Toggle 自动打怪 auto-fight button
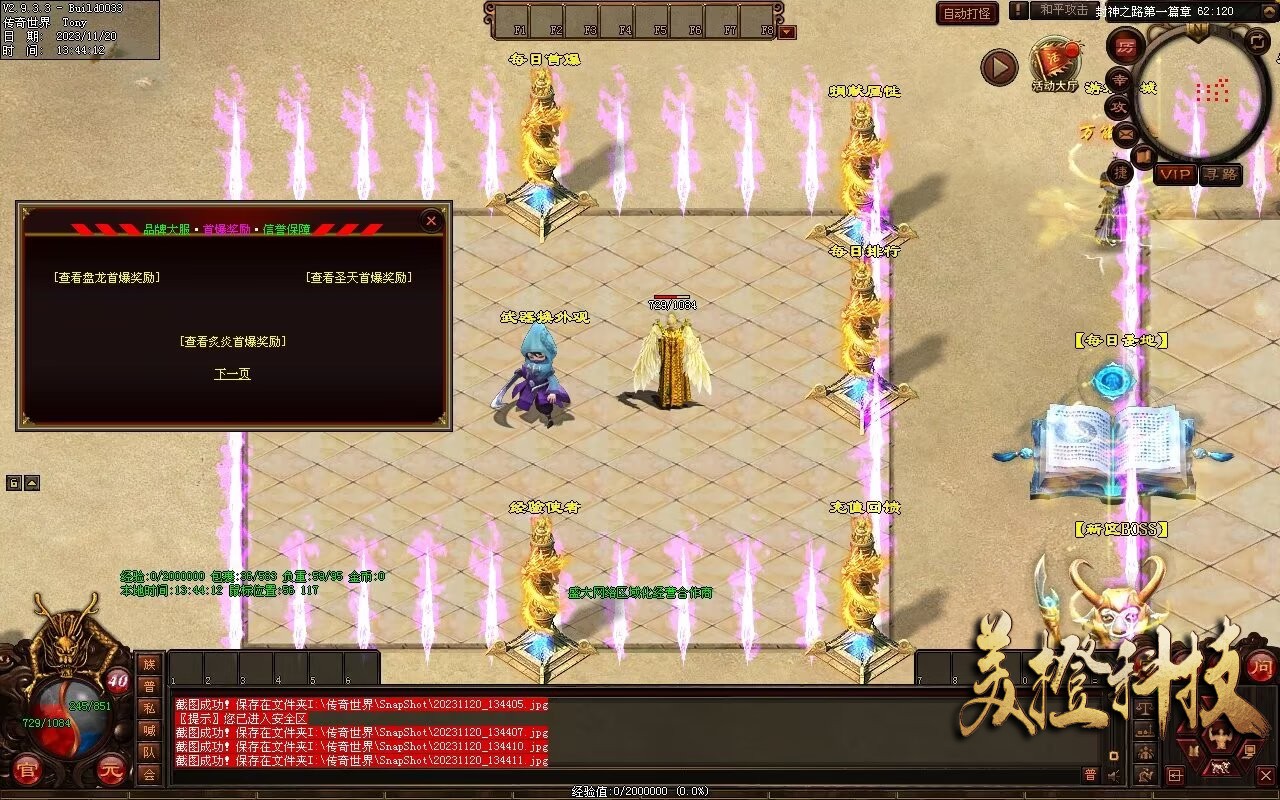This screenshot has width=1280, height=800. pyautogui.click(x=967, y=13)
